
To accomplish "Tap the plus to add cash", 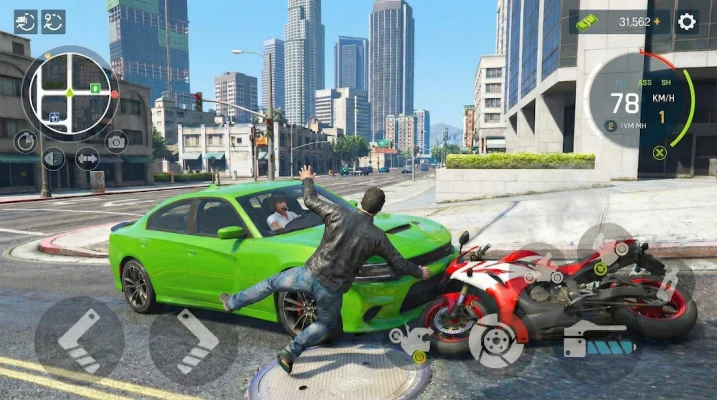I will [x=657, y=21].
